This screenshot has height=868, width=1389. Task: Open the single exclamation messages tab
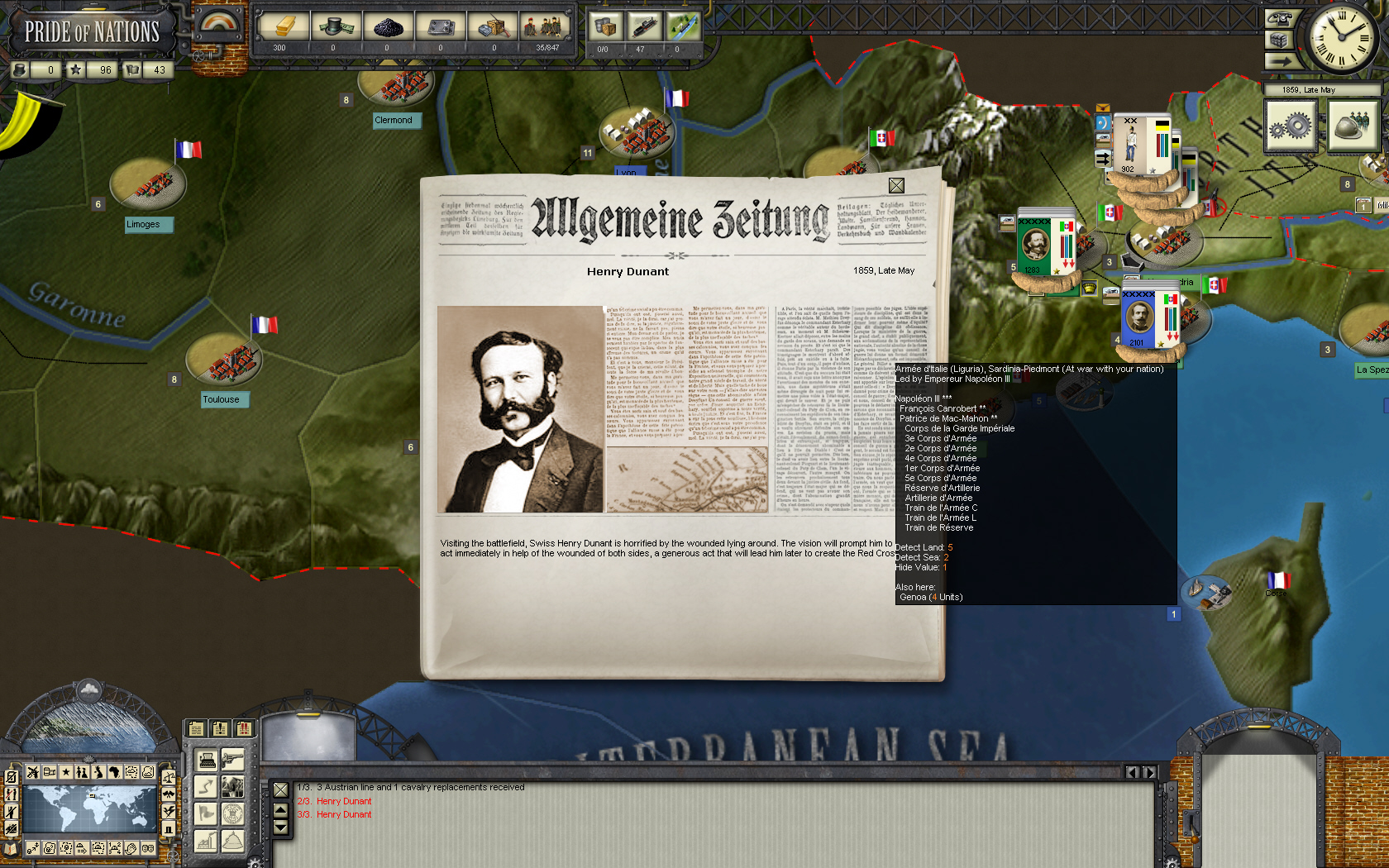pyautogui.click(x=219, y=727)
